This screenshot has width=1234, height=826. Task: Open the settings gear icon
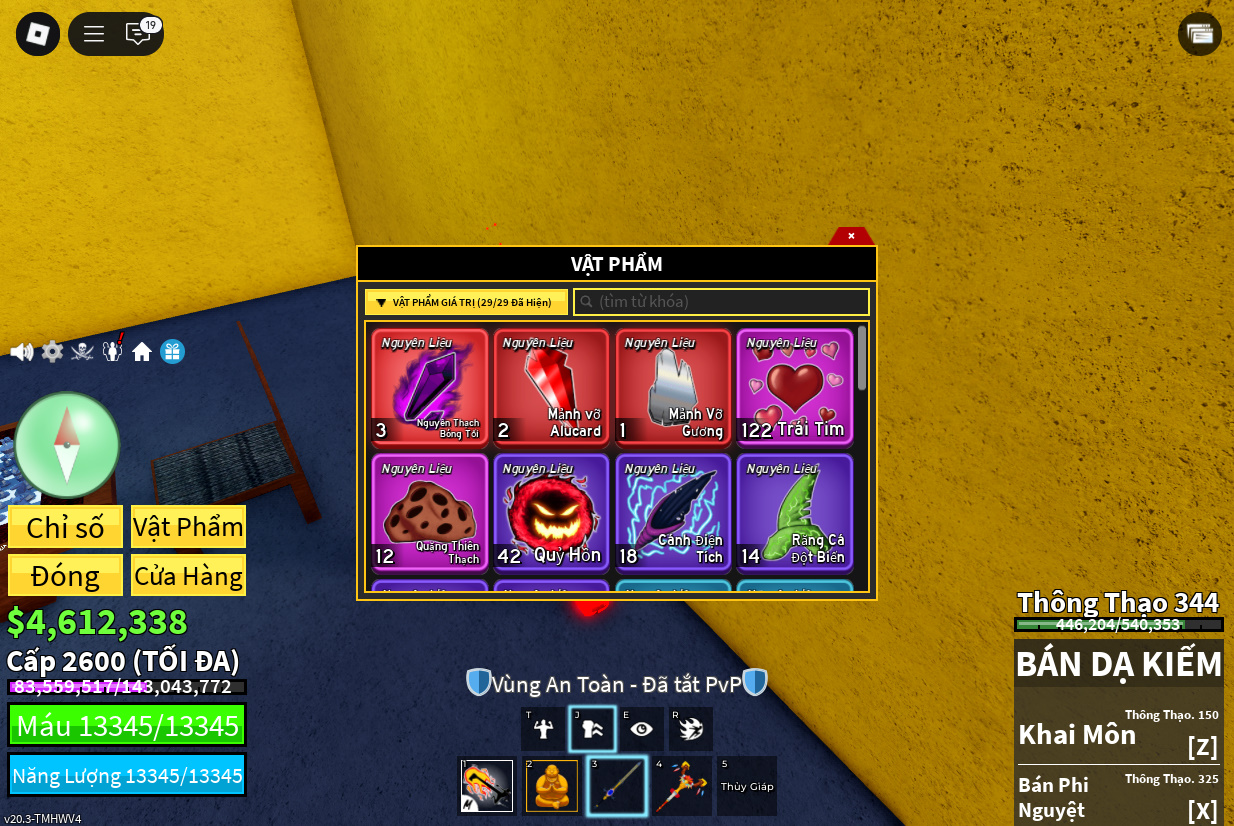click(52, 352)
